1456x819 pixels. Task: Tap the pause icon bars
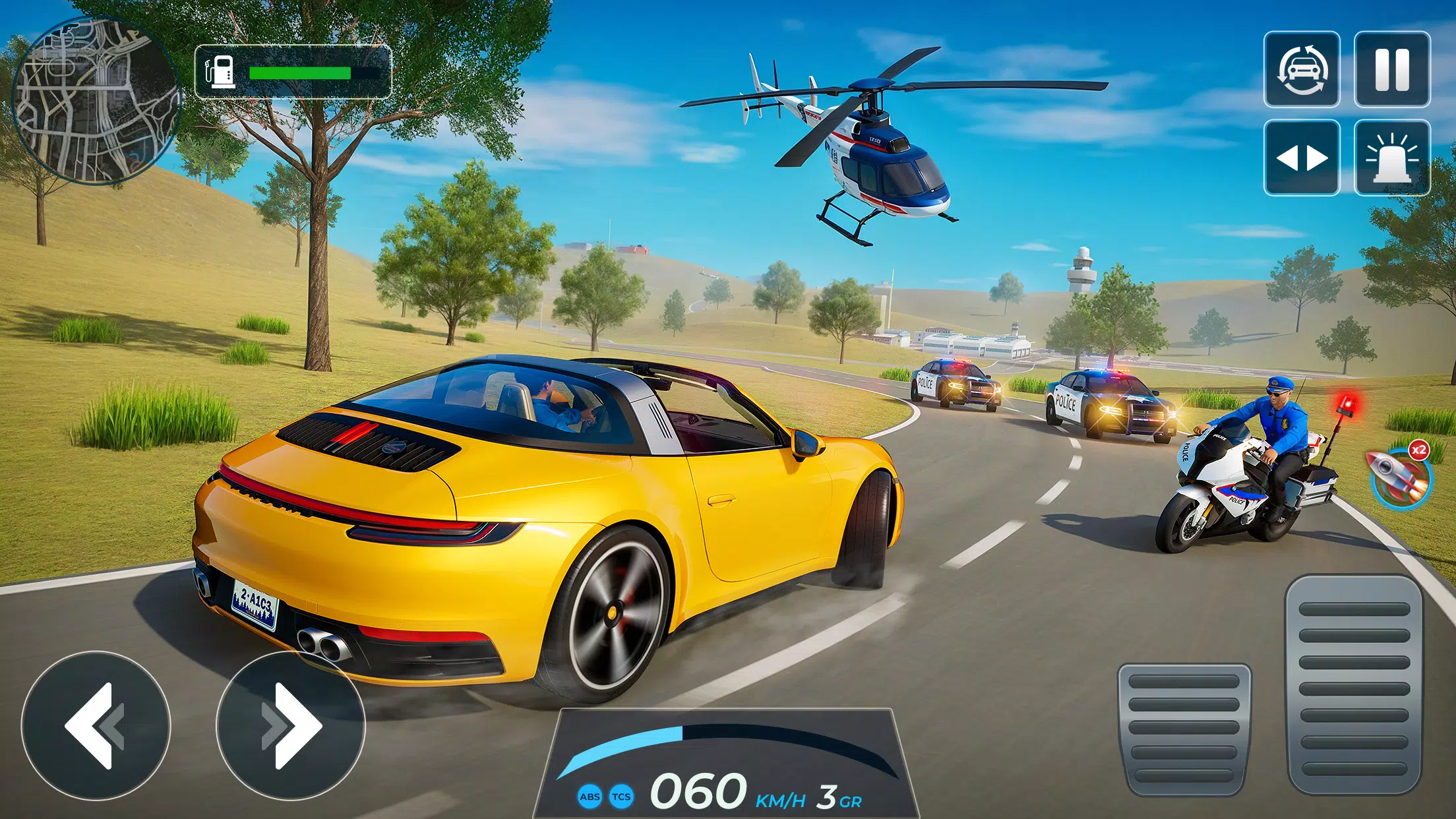coord(1393,69)
